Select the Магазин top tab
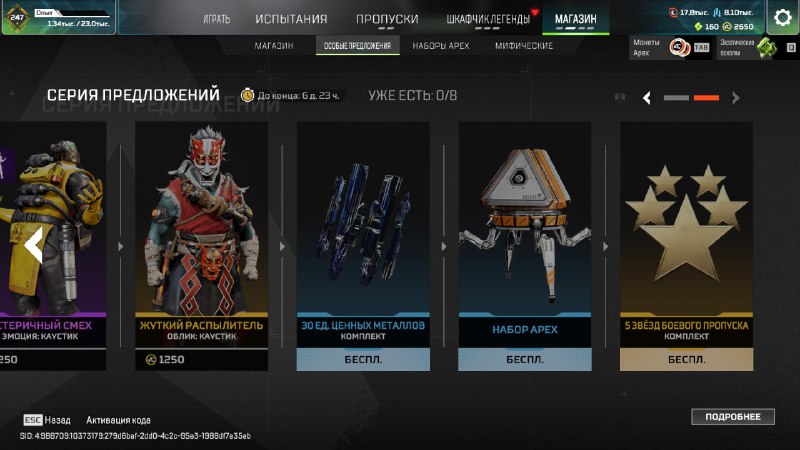Viewport: 800px width, 450px height. [575, 19]
